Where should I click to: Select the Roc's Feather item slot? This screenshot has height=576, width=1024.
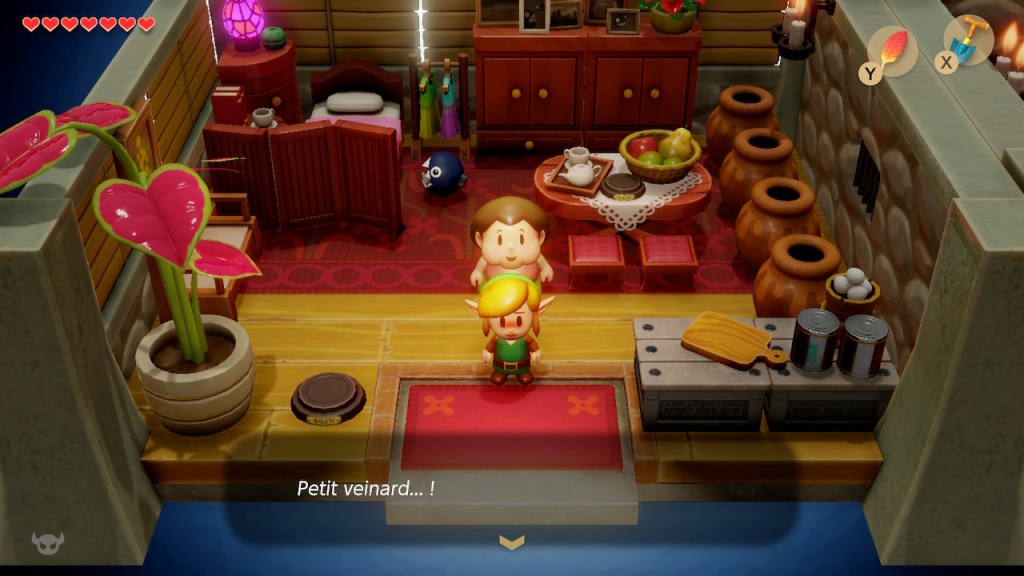pyautogui.click(x=893, y=50)
